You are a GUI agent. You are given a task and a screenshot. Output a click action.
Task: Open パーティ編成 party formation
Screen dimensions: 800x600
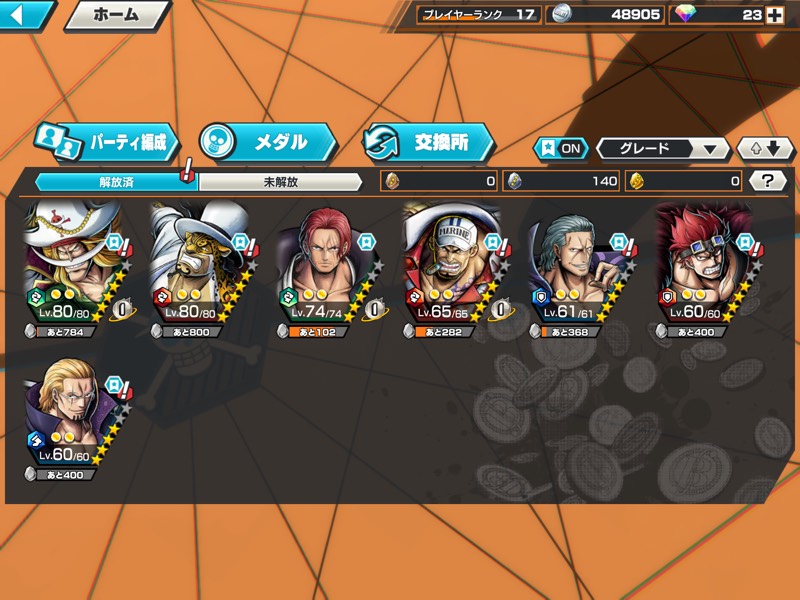[107, 142]
